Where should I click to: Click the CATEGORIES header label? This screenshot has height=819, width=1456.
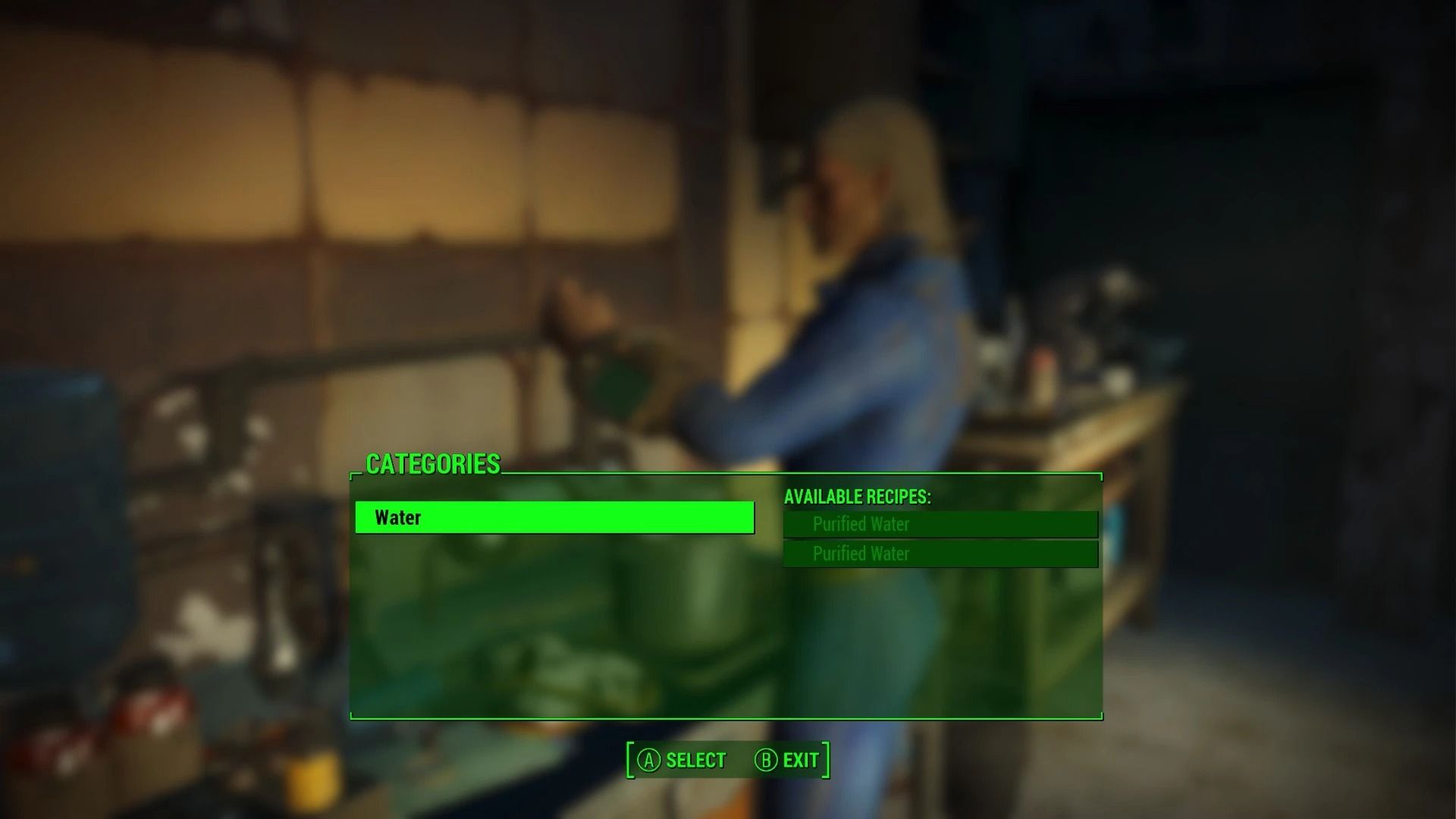pyautogui.click(x=433, y=464)
